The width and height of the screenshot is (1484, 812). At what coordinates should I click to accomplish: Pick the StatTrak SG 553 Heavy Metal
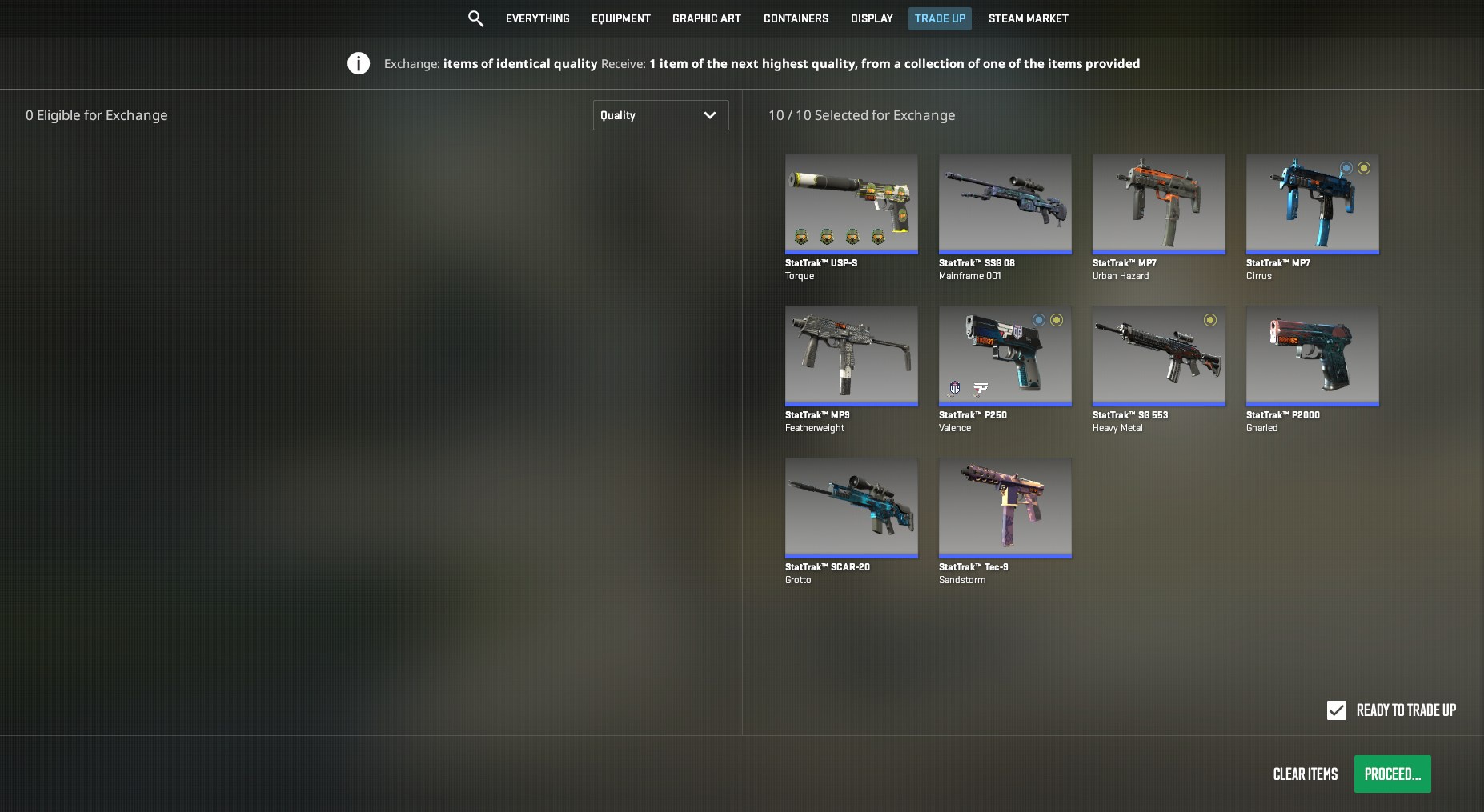coord(1158,356)
